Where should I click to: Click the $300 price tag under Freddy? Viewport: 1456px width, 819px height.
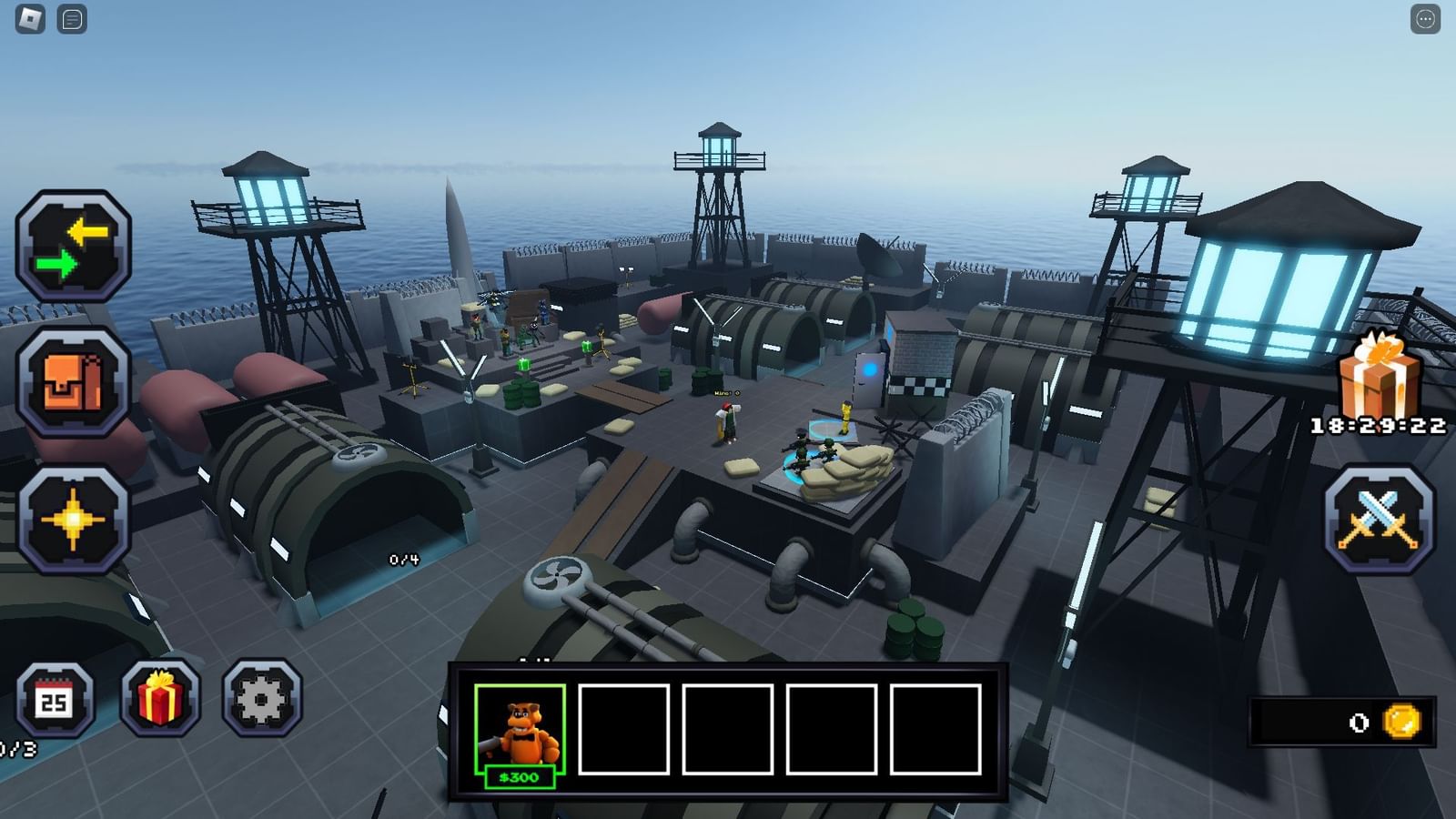tap(520, 778)
